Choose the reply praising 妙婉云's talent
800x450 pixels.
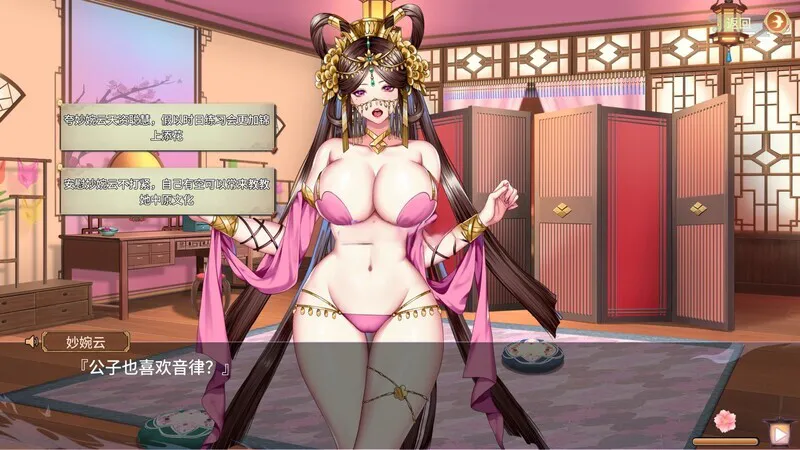[167, 126]
